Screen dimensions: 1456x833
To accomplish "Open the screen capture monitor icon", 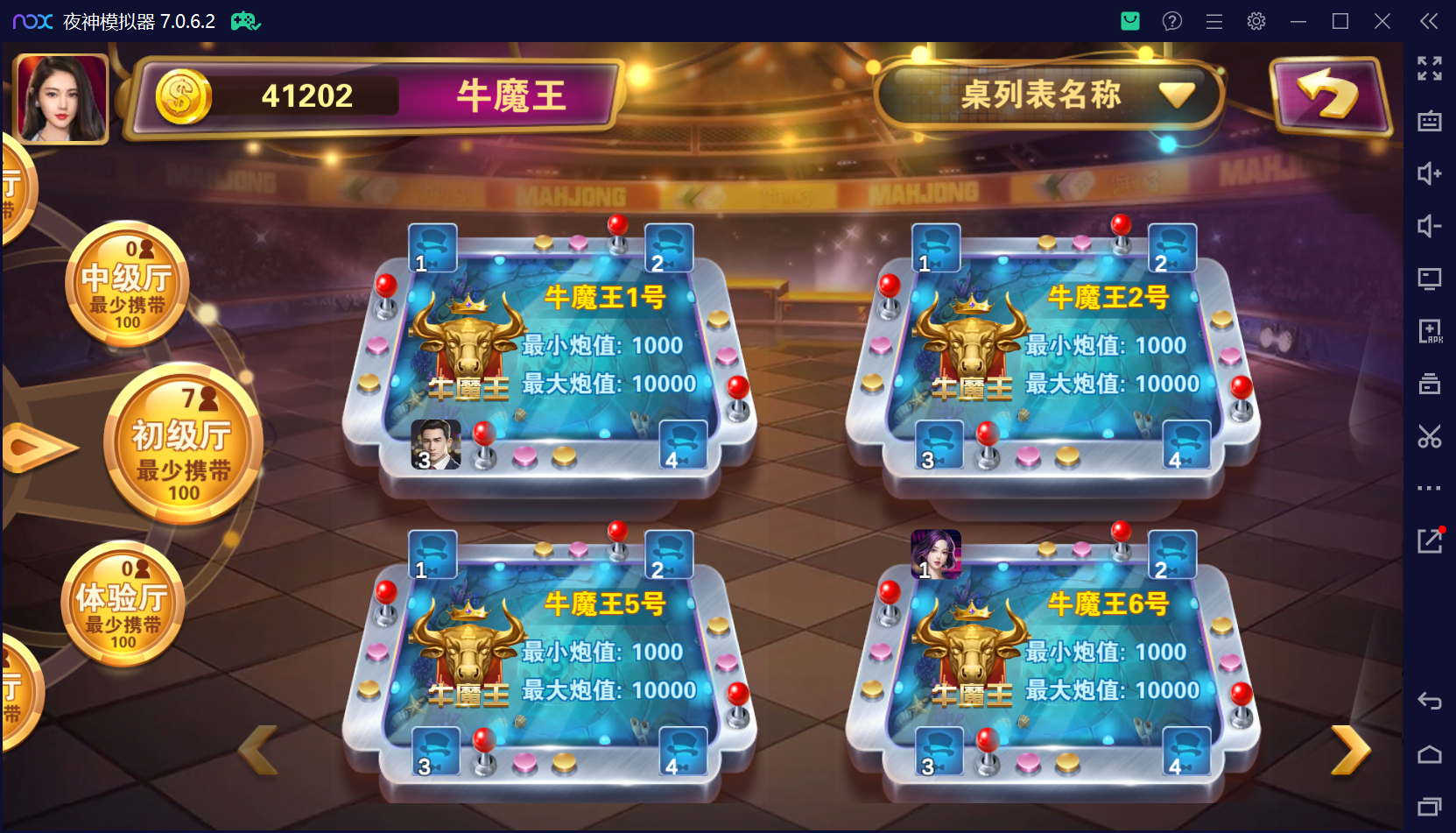I will 1431,279.
